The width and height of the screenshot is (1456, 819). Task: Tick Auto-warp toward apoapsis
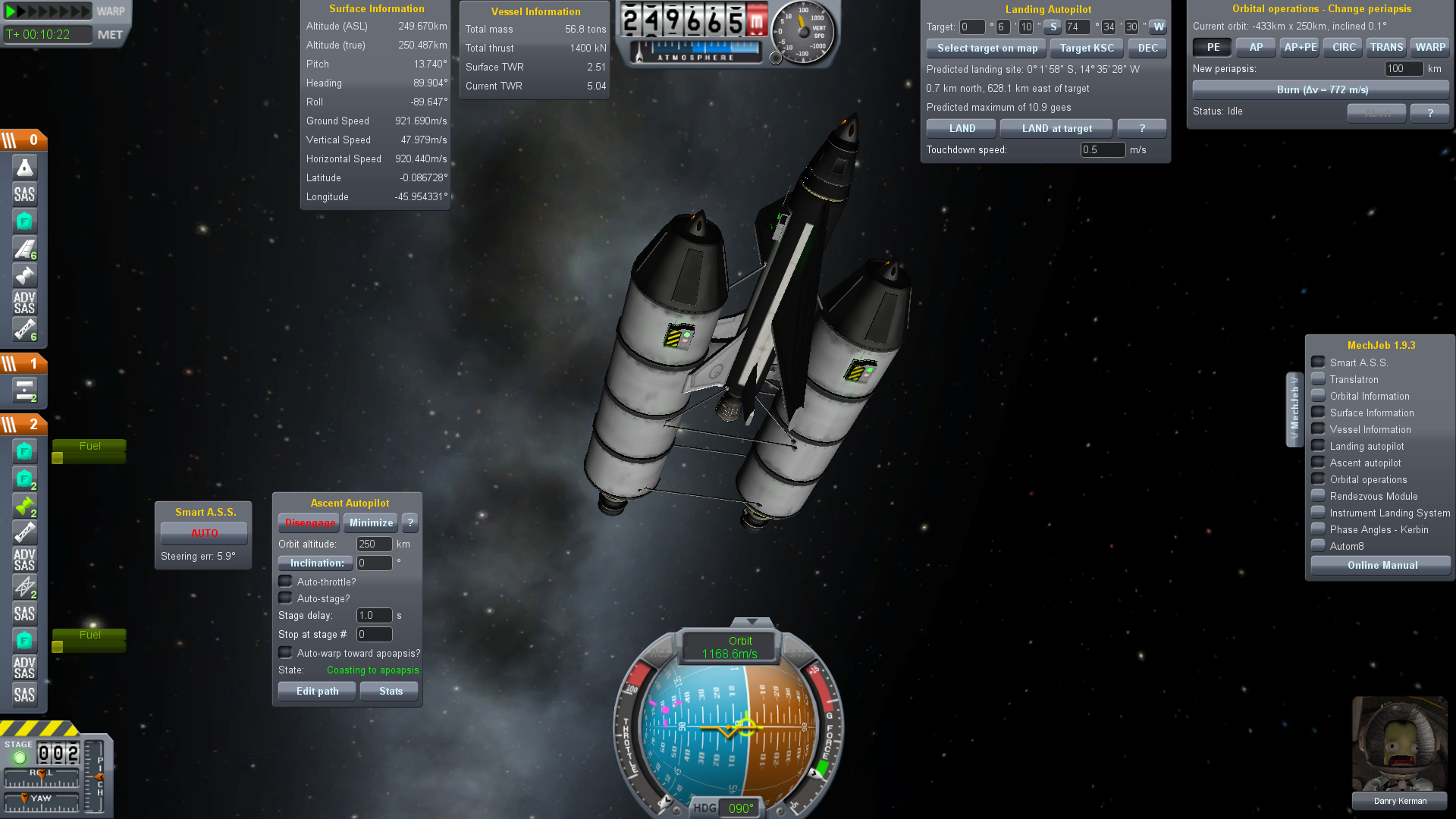click(x=286, y=653)
